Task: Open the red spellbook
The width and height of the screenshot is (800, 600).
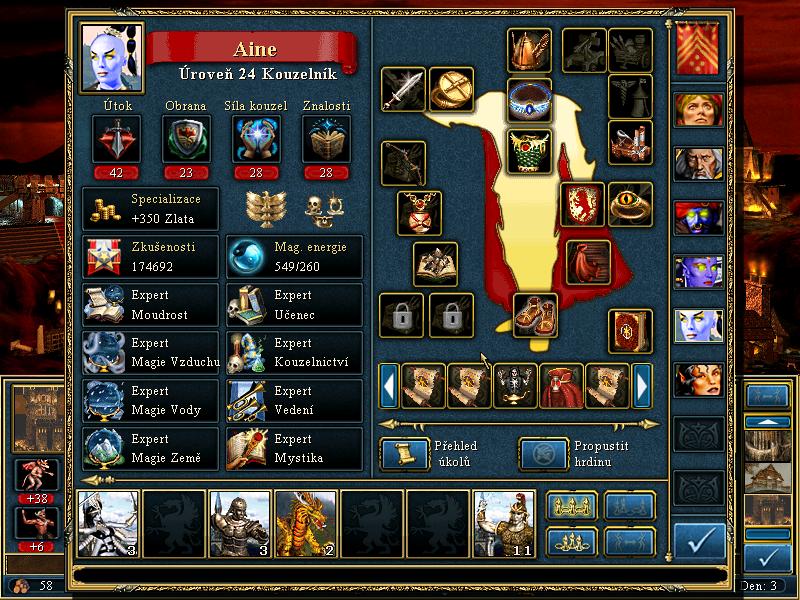Action: pyautogui.click(x=629, y=330)
